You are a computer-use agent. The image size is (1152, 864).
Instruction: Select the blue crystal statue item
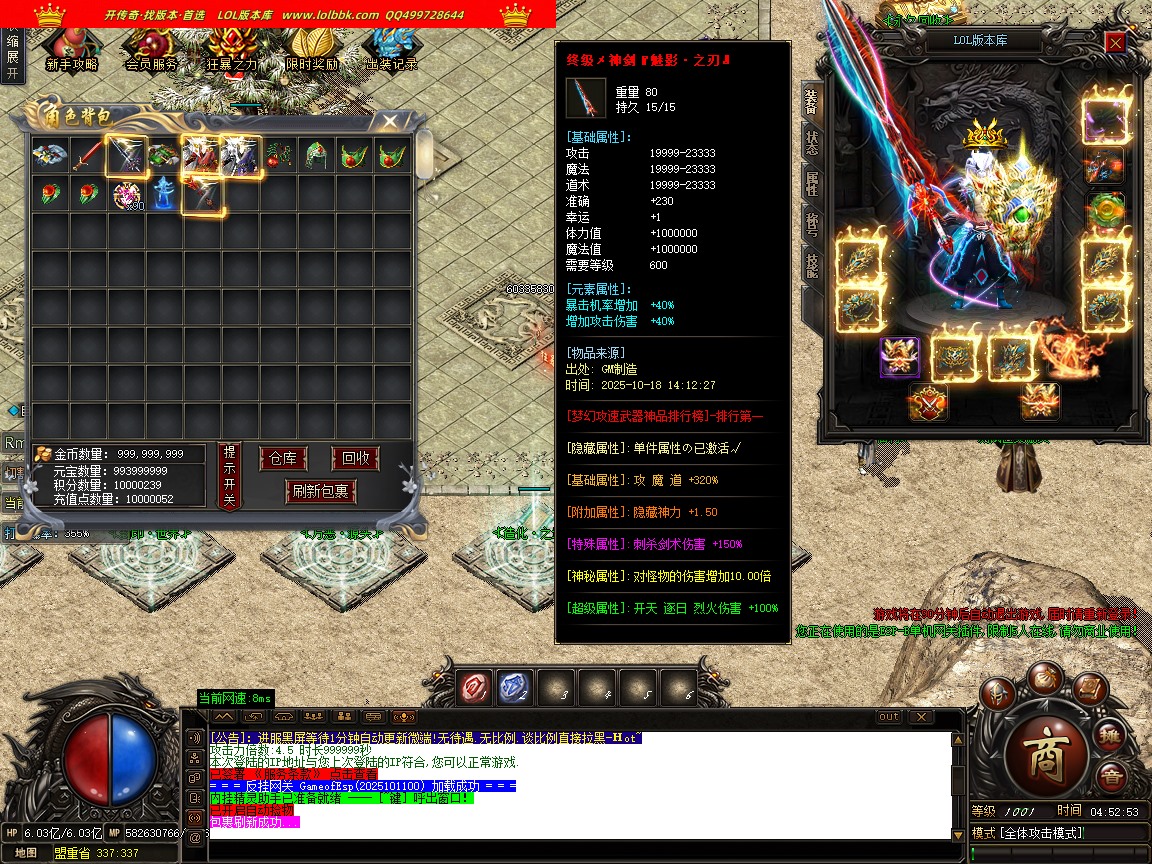click(164, 193)
